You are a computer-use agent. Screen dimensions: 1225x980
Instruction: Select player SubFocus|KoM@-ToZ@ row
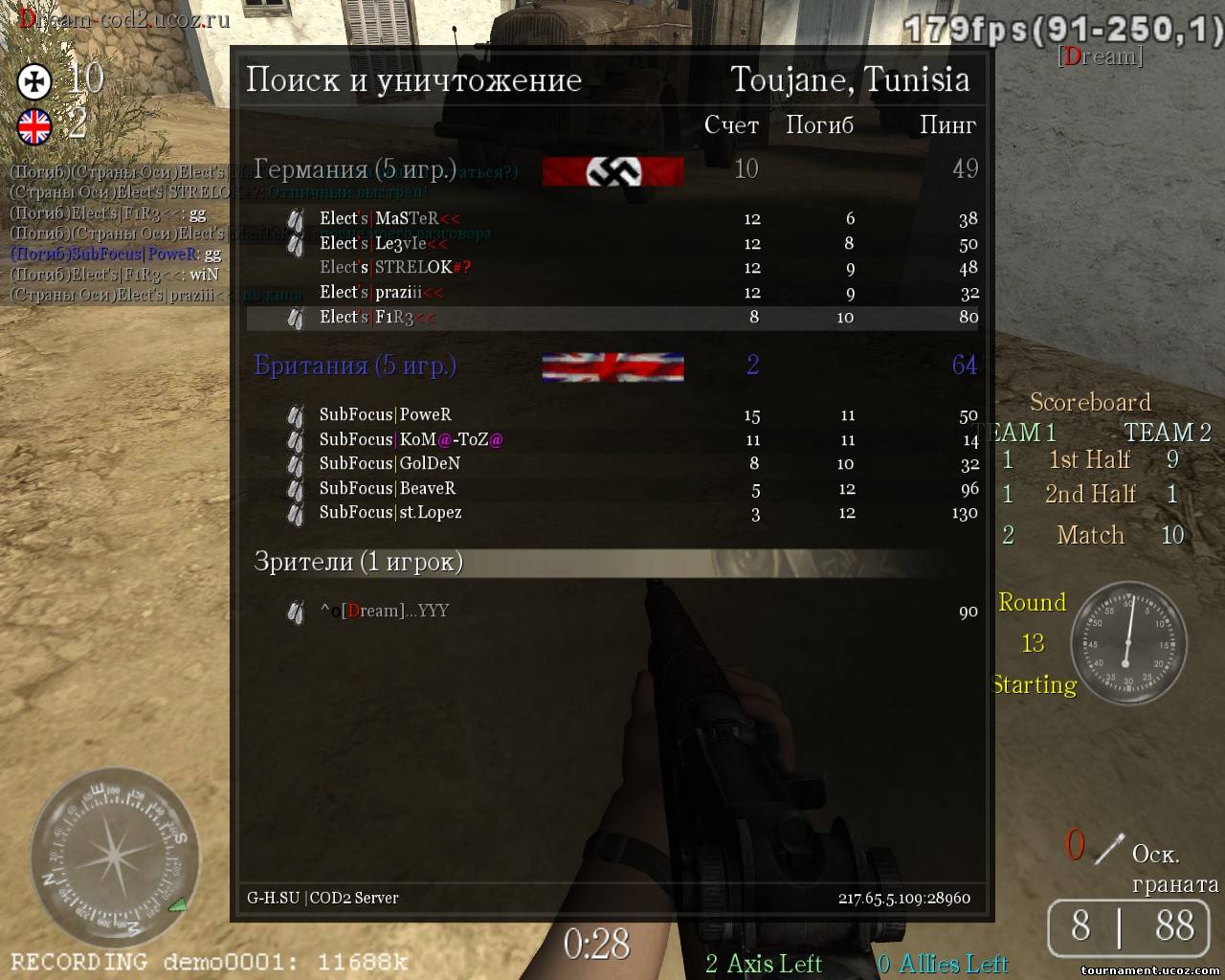click(x=612, y=440)
